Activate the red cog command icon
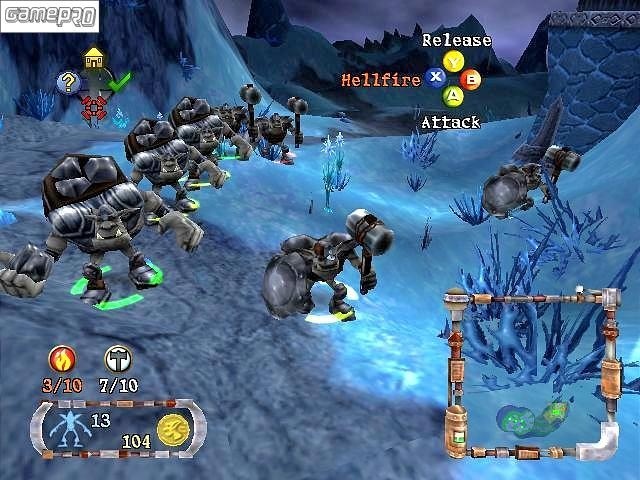Image resolution: width=640 pixels, height=480 pixels. [94, 106]
